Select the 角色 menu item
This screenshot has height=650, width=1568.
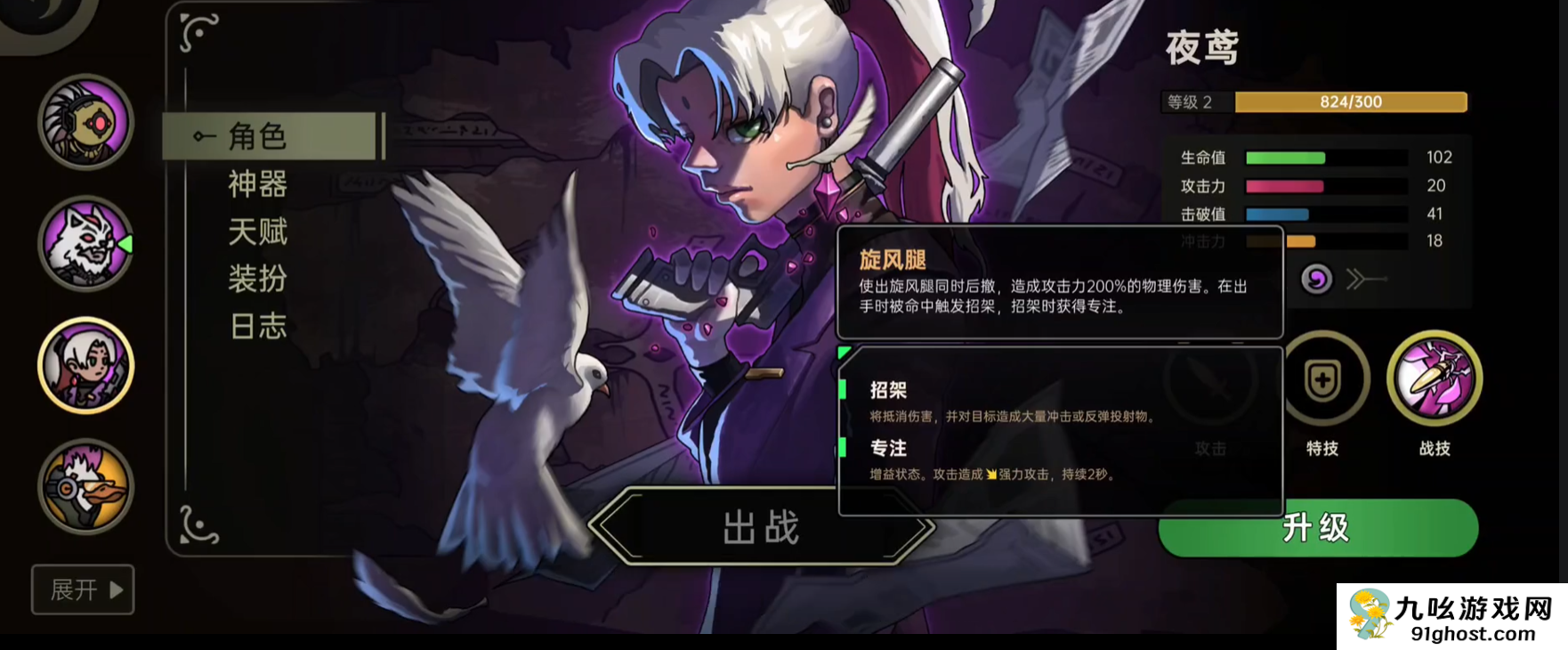point(258,135)
